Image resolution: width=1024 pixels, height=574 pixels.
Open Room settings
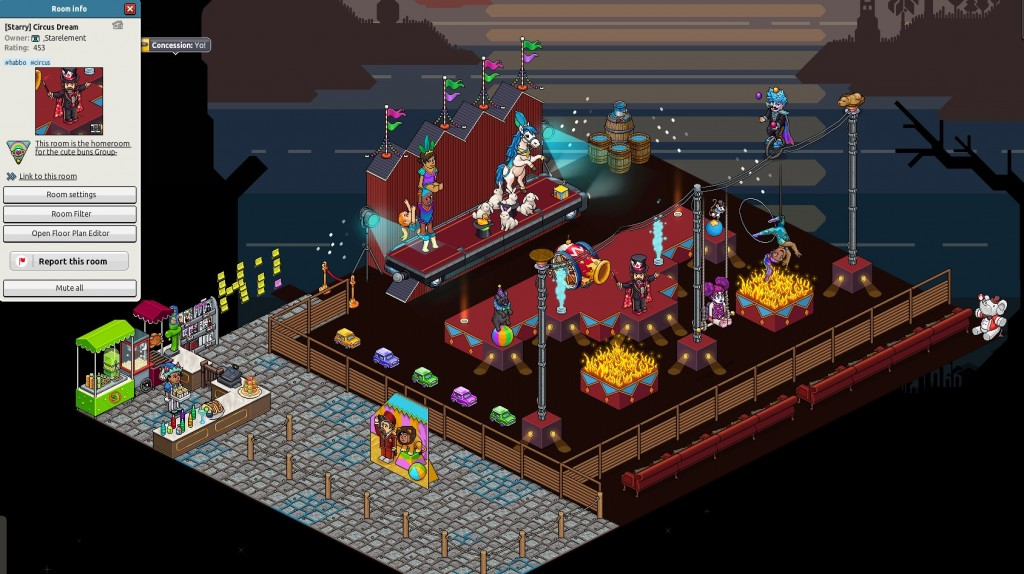click(x=70, y=194)
